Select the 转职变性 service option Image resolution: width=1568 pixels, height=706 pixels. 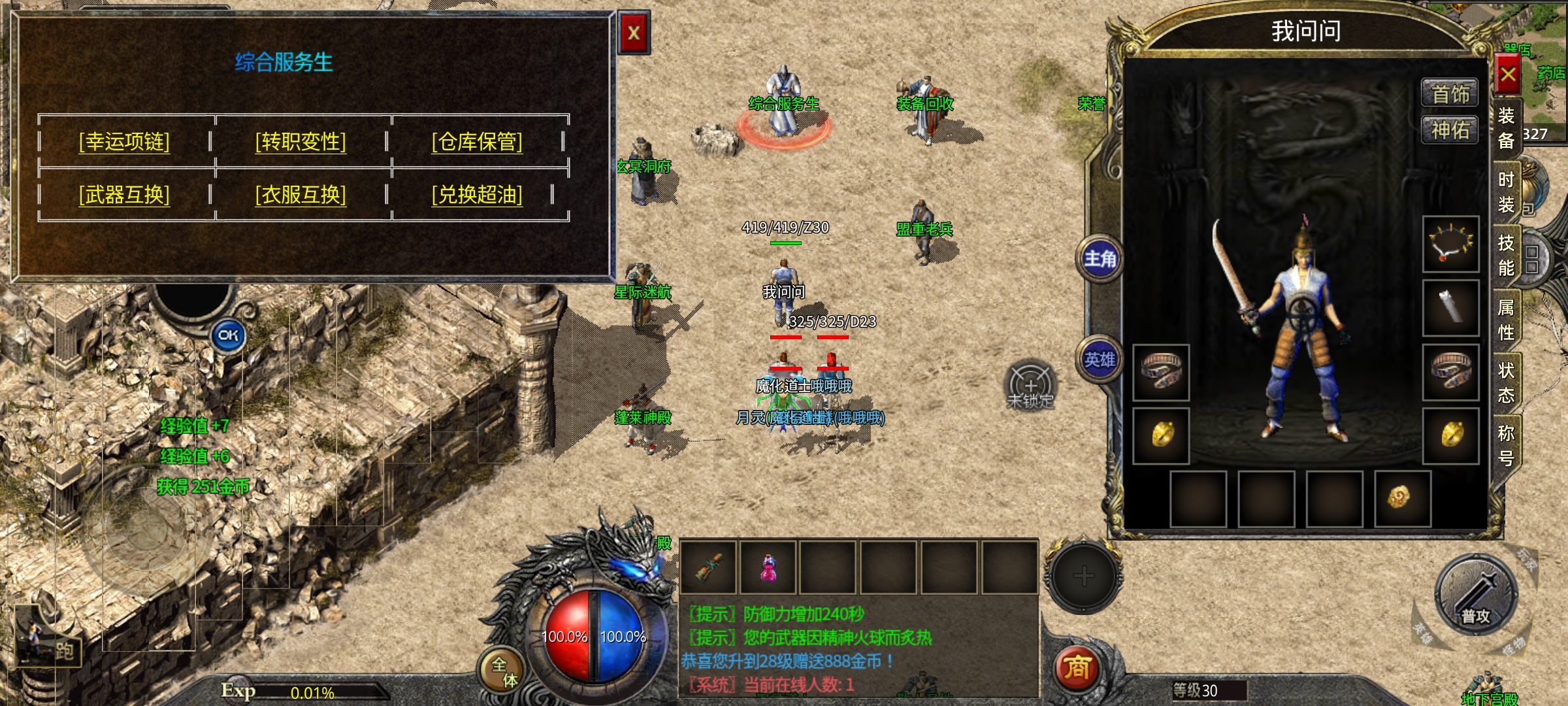pos(301,141)
